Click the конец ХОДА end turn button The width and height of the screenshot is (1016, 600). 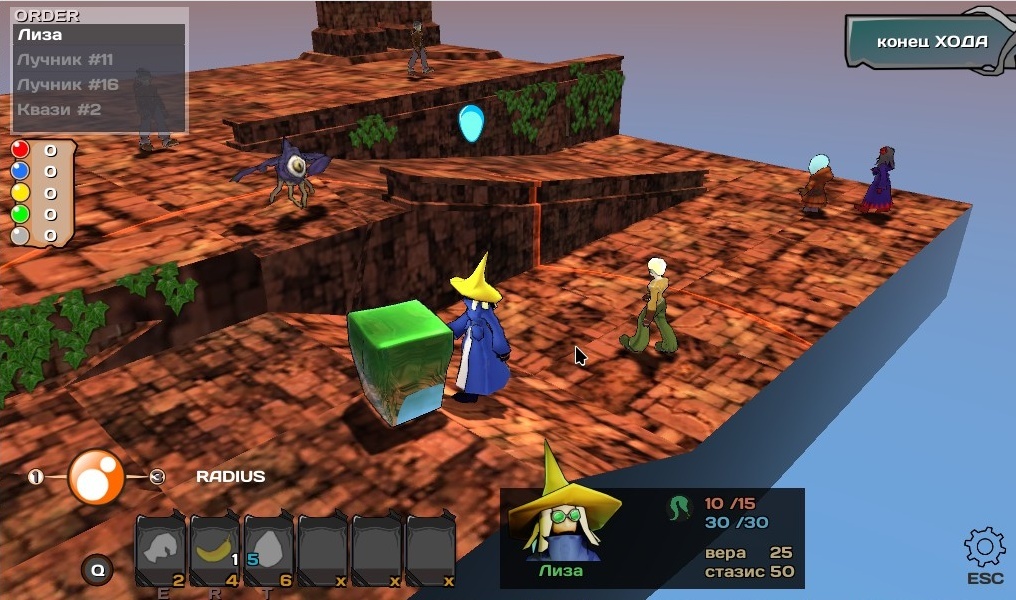(930, 42)
